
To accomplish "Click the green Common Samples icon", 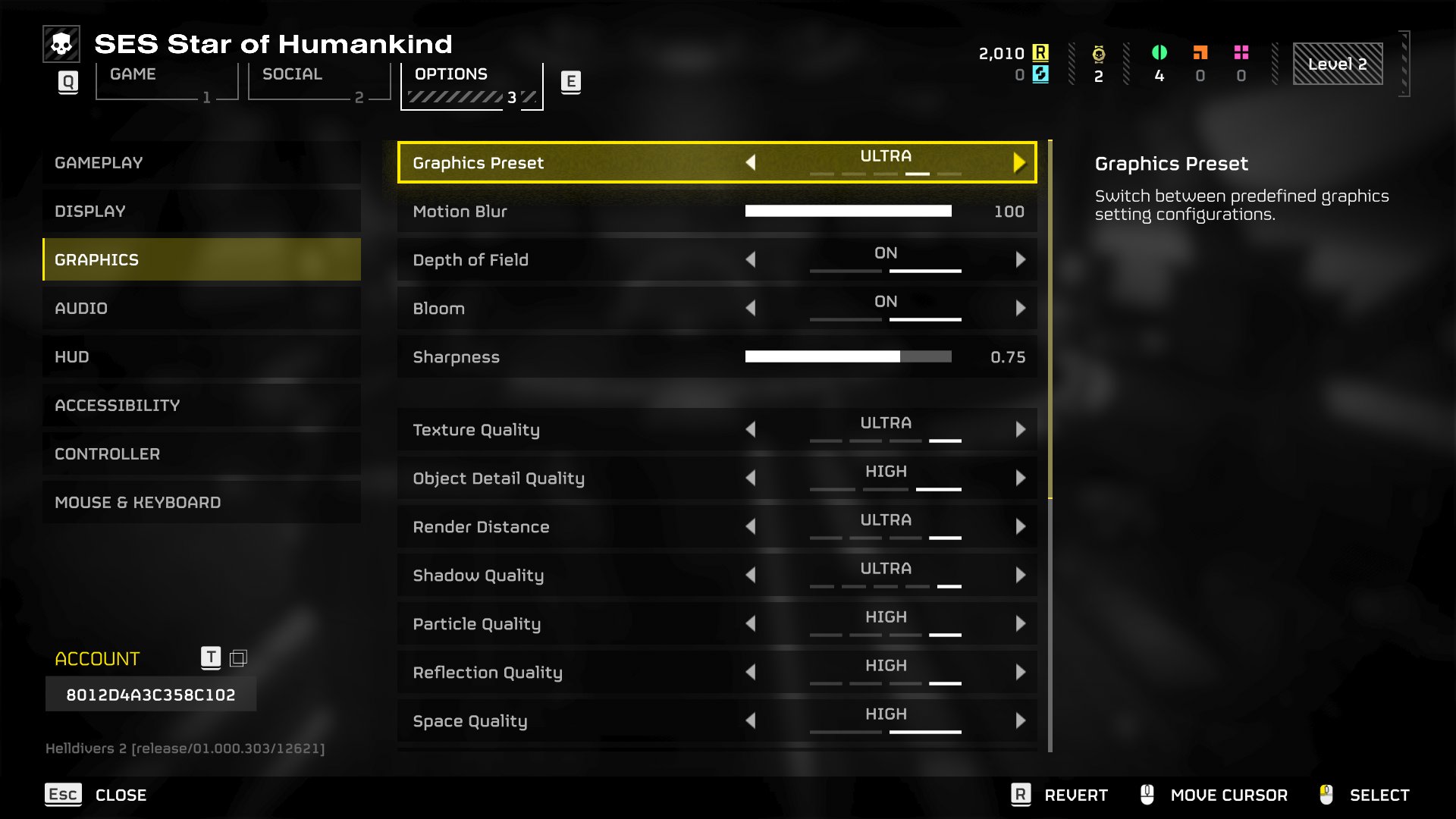I will 1160,53.
